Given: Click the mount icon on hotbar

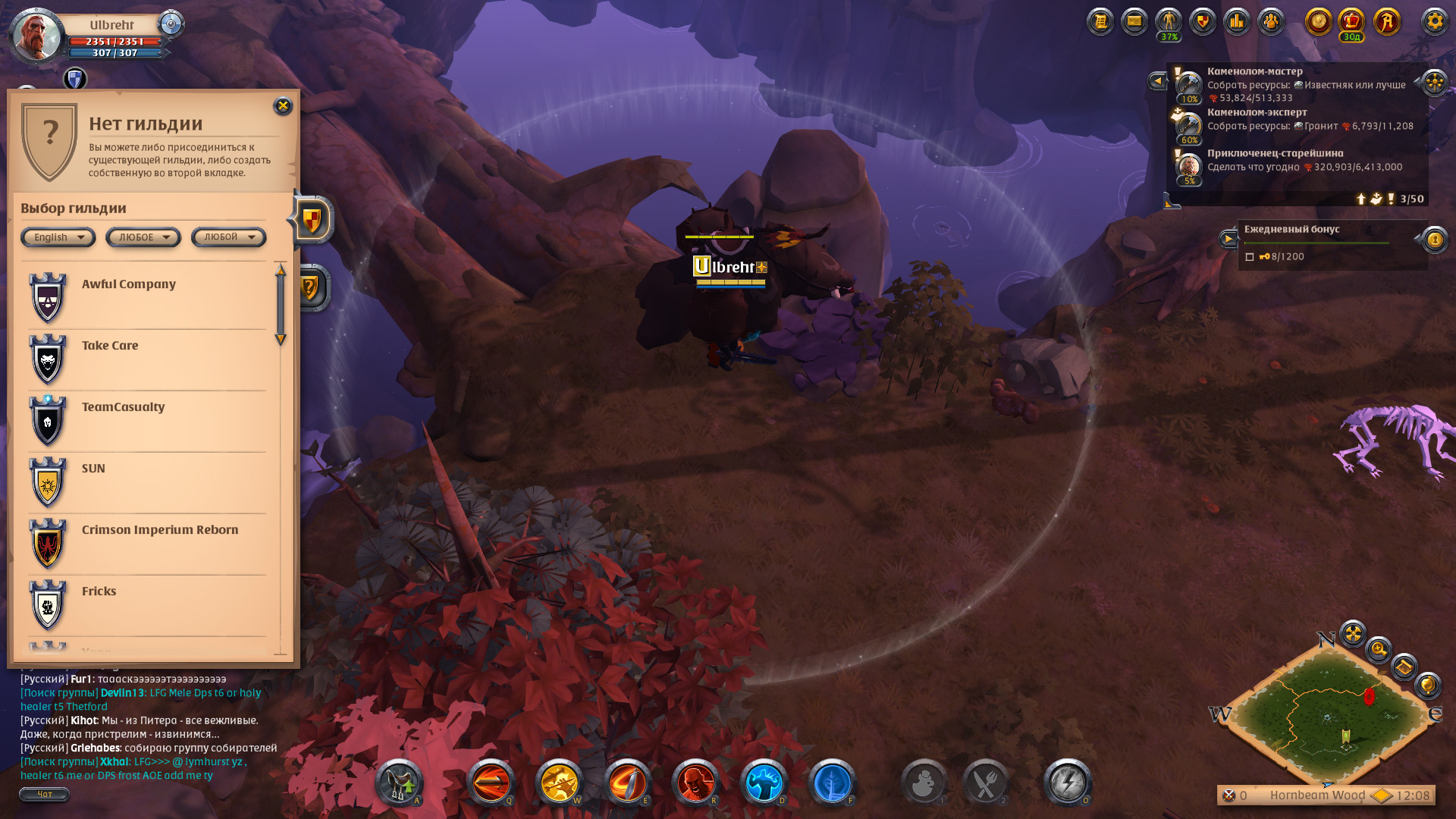Looking at the screenshot, I should [399, 782].
